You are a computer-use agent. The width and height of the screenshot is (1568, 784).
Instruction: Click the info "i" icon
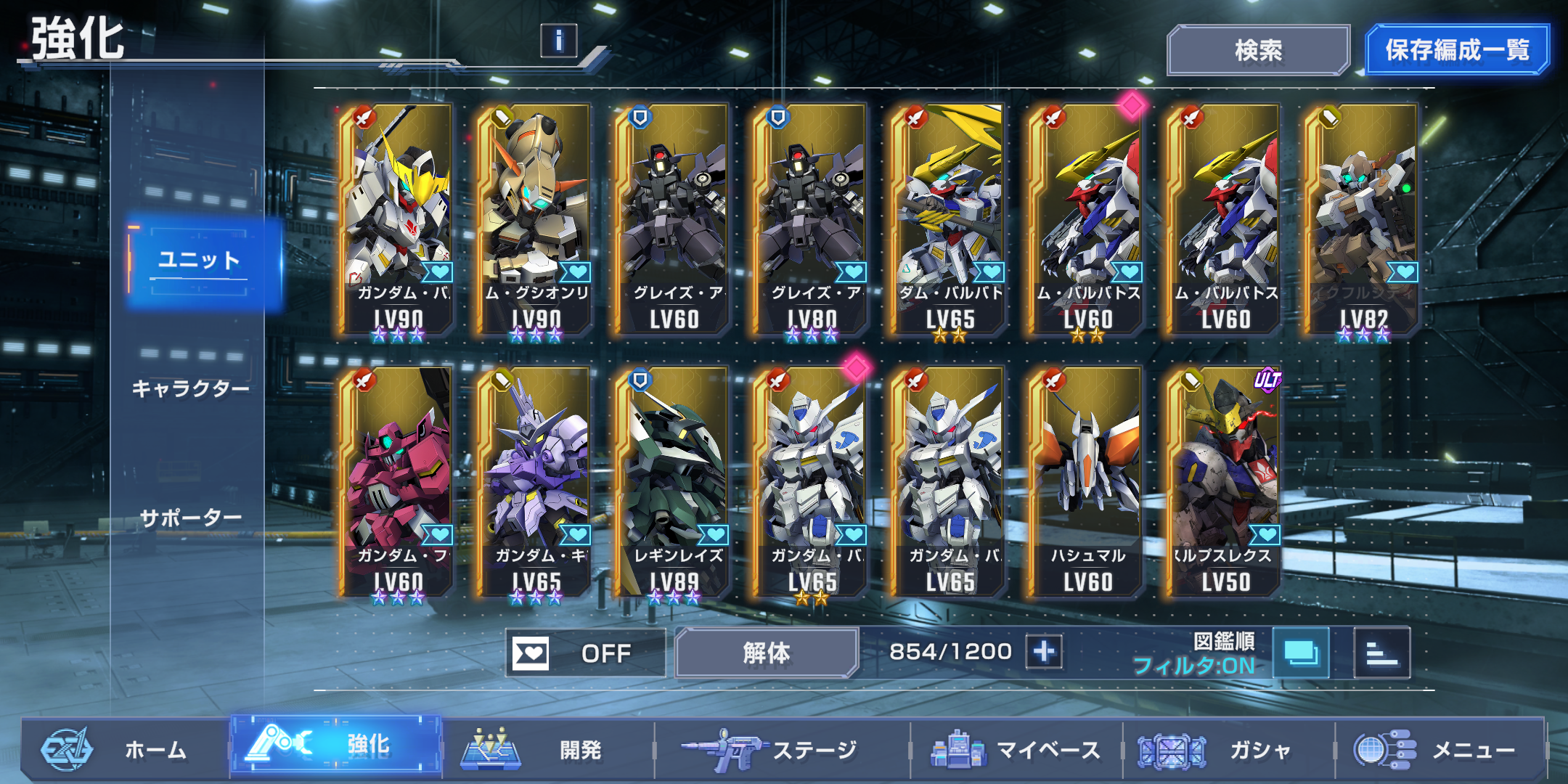click(x=558, y=41)
